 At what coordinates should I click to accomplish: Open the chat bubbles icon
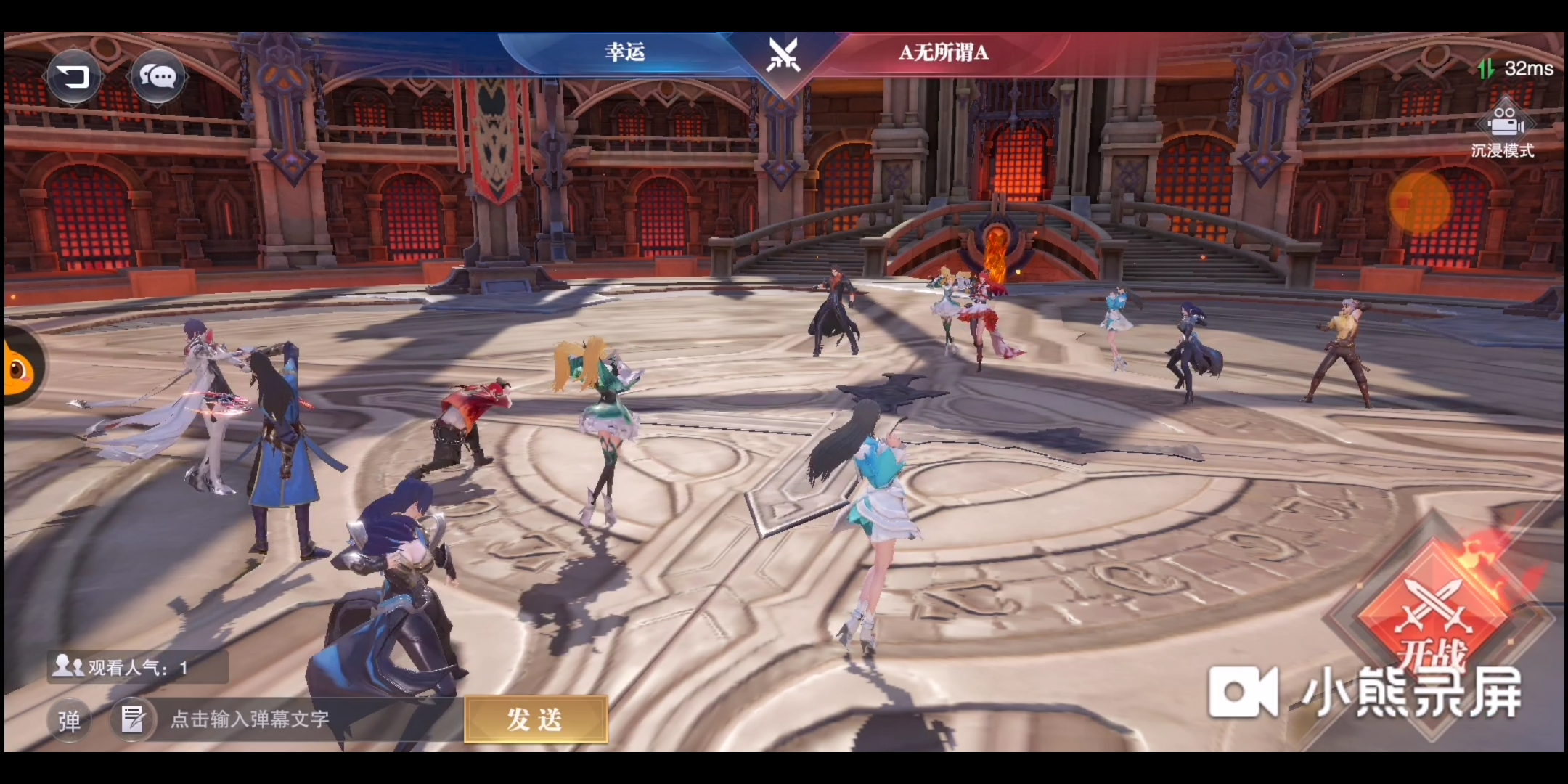click(158, 75)
